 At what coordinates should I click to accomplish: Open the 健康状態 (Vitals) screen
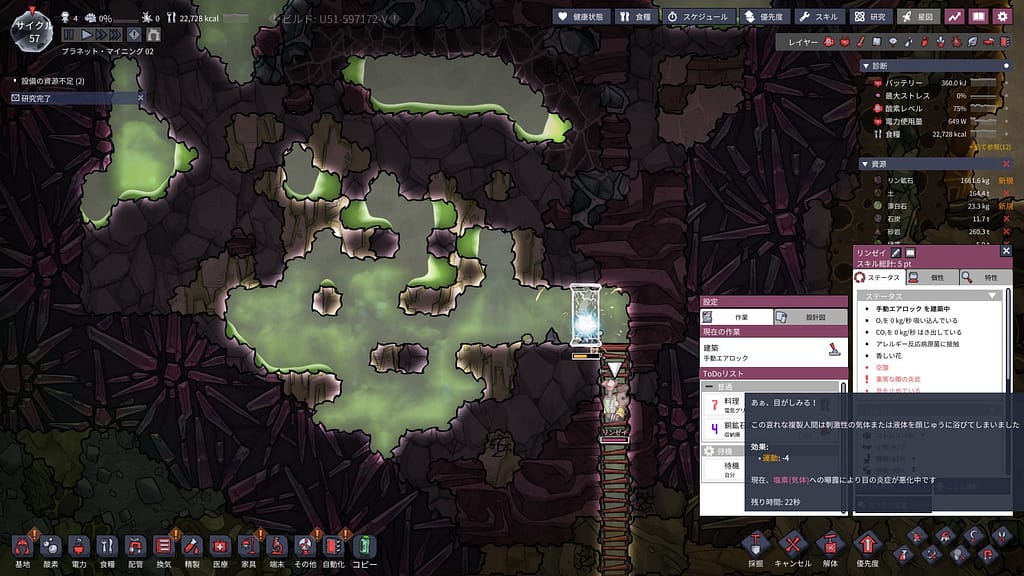[x=581, y=16]
